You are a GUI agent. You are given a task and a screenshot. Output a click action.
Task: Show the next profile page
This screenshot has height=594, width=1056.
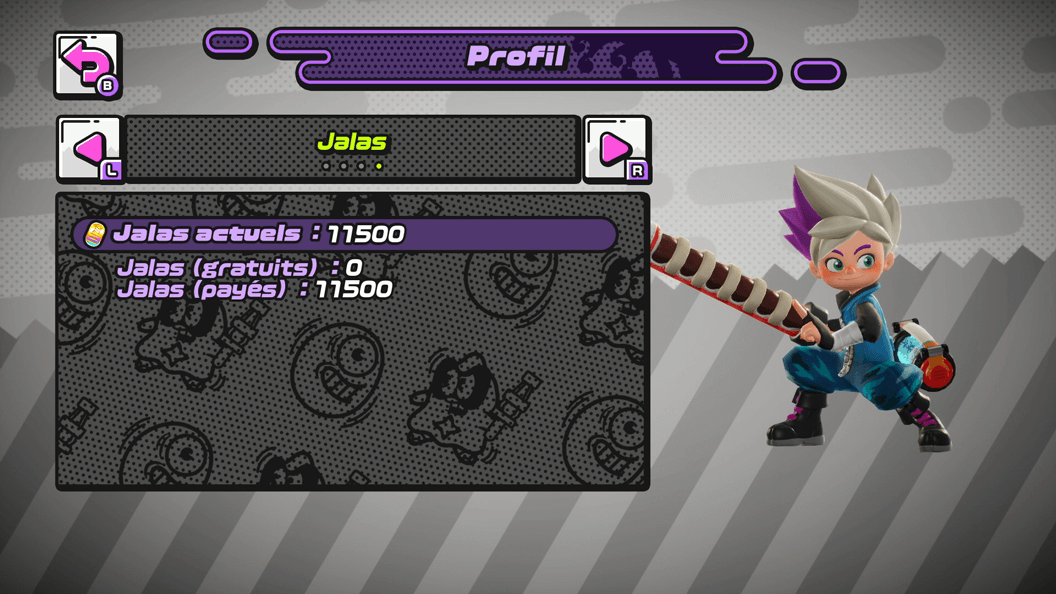click(616, 149)
